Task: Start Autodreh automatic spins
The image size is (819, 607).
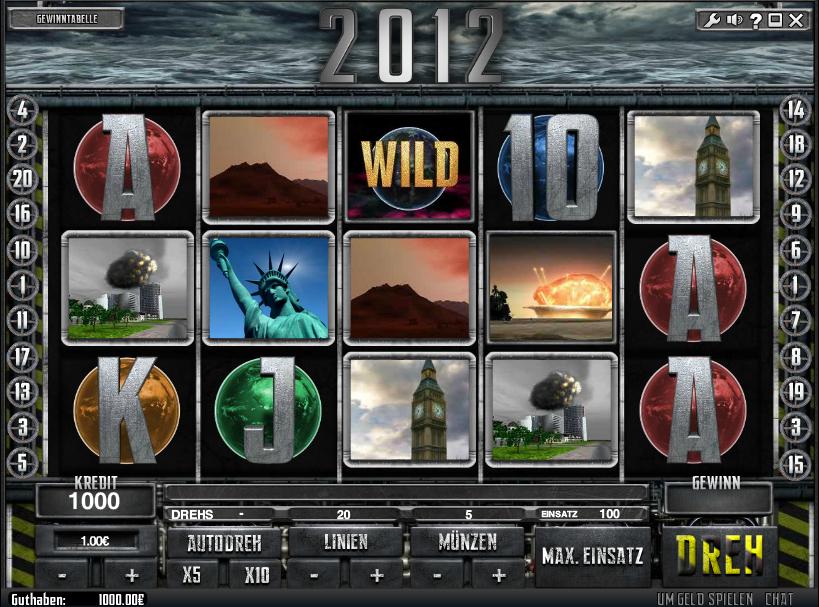Action: (223, 543)
